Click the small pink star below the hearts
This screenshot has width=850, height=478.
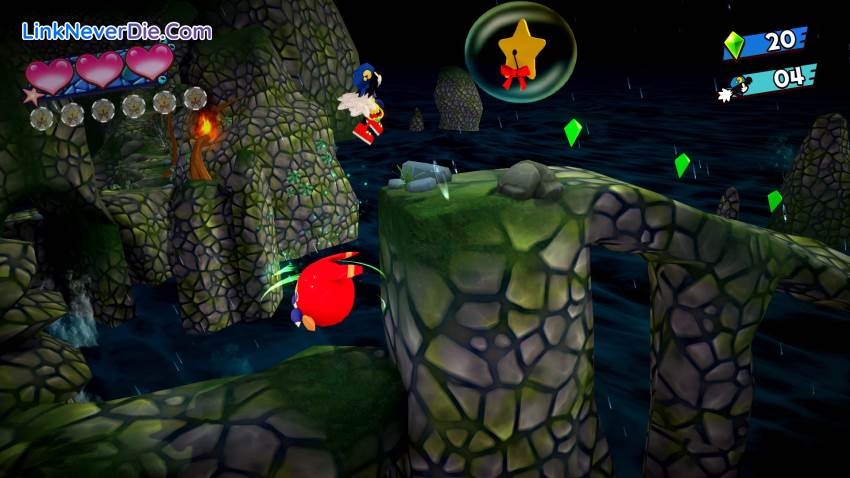tap(30, 97)
